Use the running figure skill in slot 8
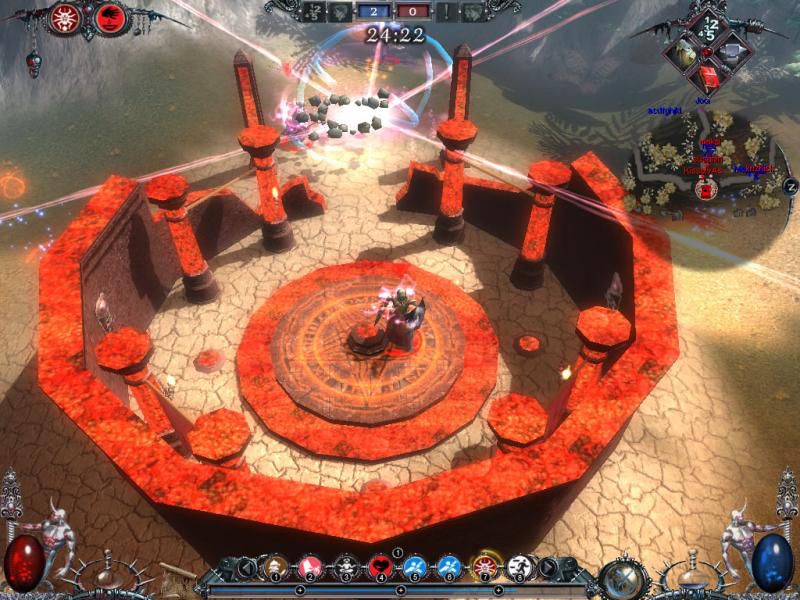800x600 pixels. click(x=520, y=568)
